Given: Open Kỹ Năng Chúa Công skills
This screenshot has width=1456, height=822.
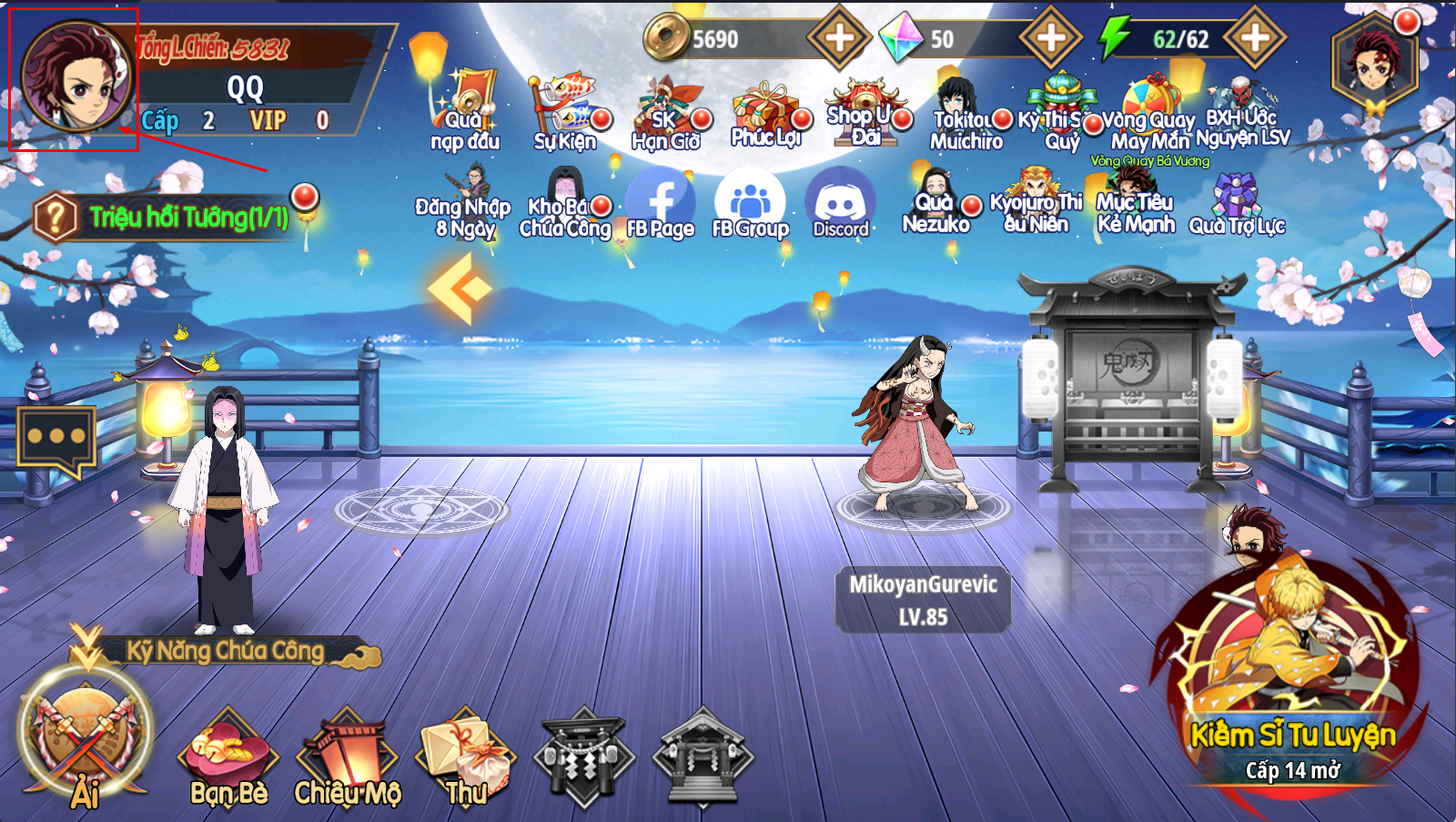Looking at the screenshot, I should coord(225,651).
